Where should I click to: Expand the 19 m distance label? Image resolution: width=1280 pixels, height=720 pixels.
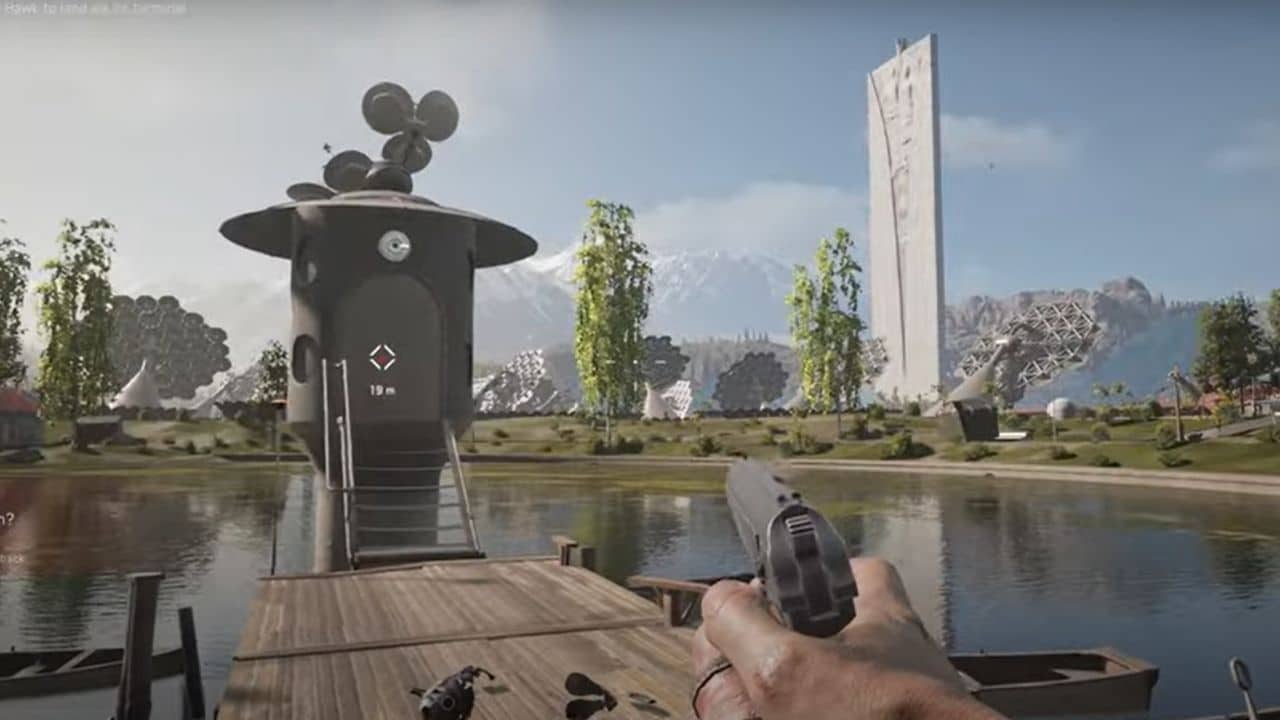[383, 388]
